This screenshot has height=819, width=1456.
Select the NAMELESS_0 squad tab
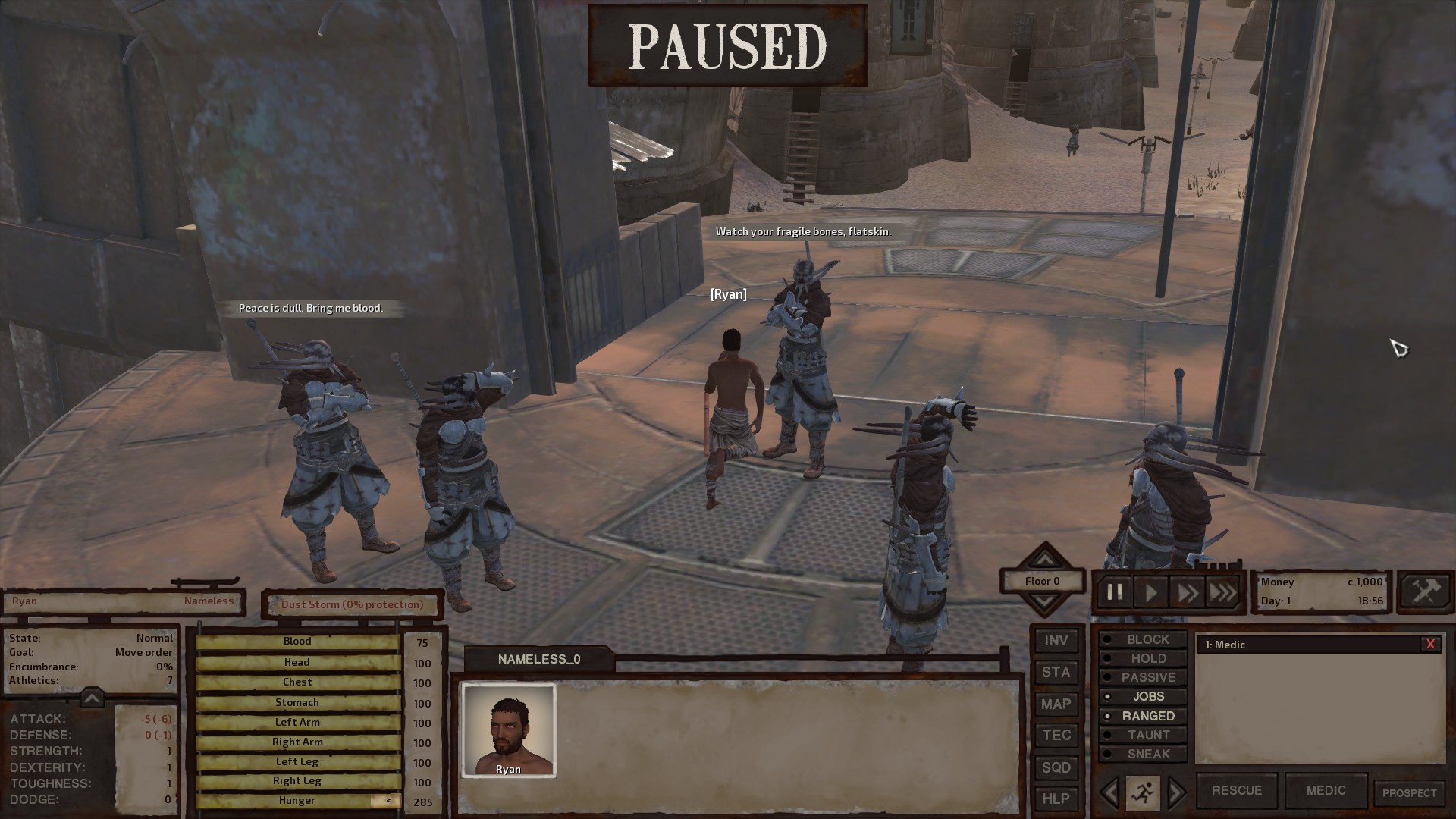point(538,659)
